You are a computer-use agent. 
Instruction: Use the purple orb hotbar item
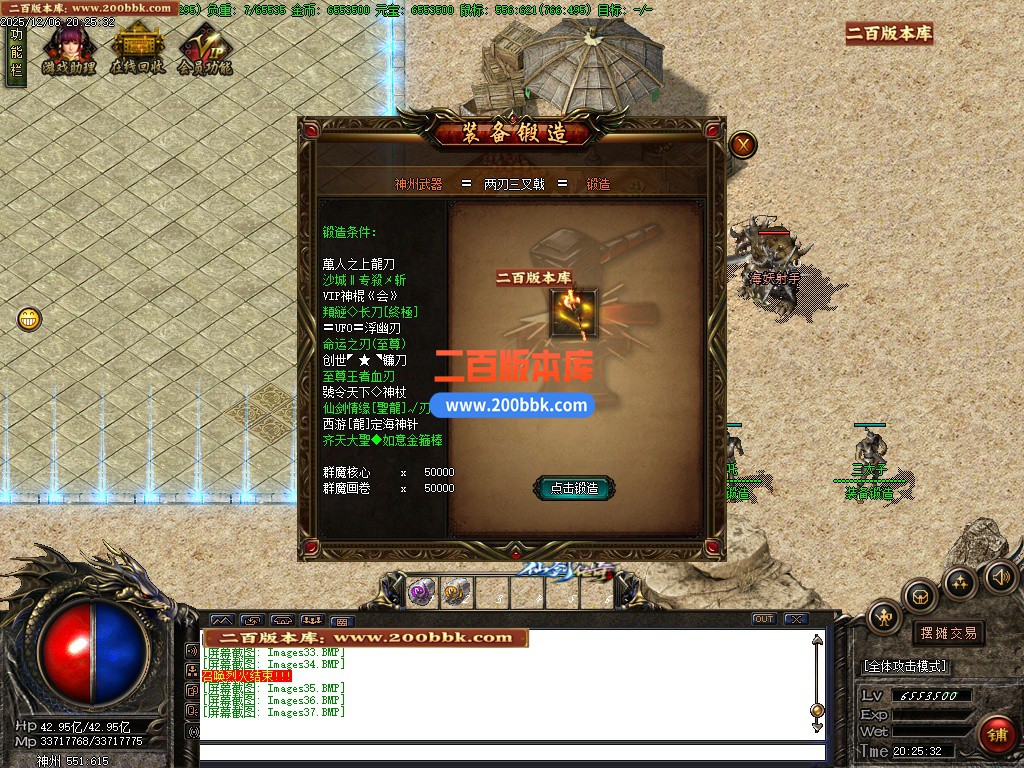pyautogui.click(x=421, y=592)
